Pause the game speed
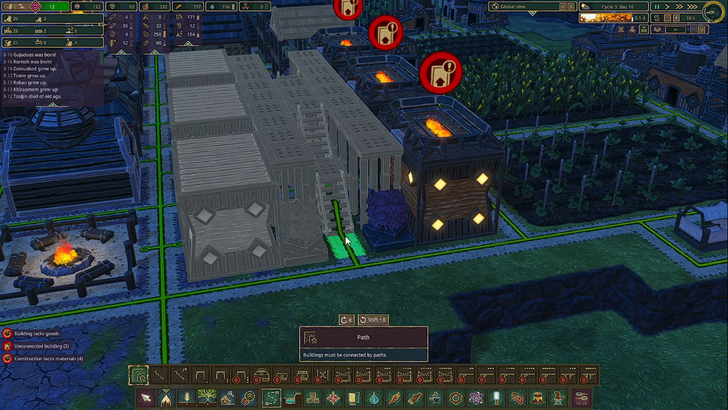The image size is (728, 410). pos(655,6)
